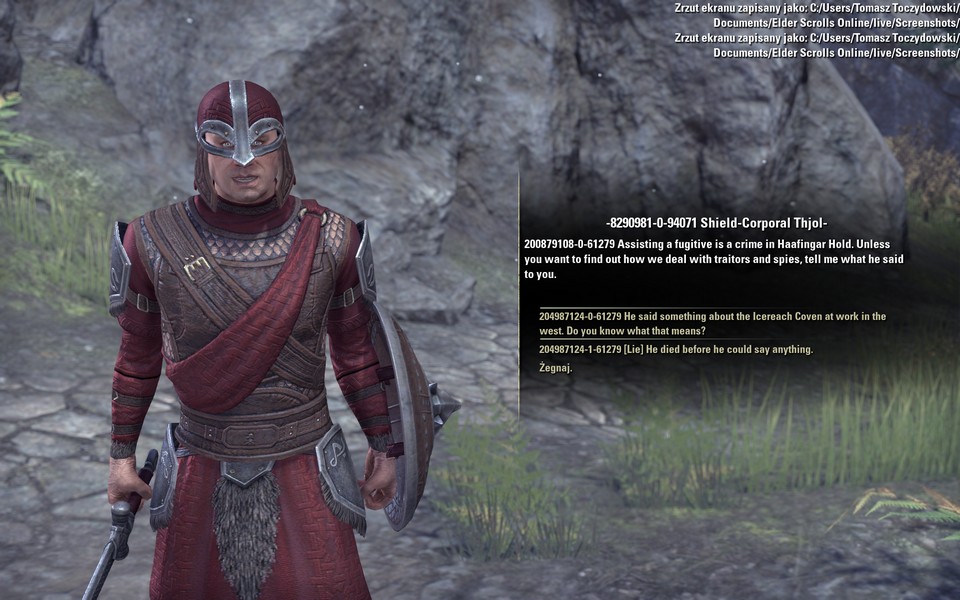This screenshot has width=960, height=600.
Task: Select the [Lie] He died reply
Action: [x=676, y=349]
